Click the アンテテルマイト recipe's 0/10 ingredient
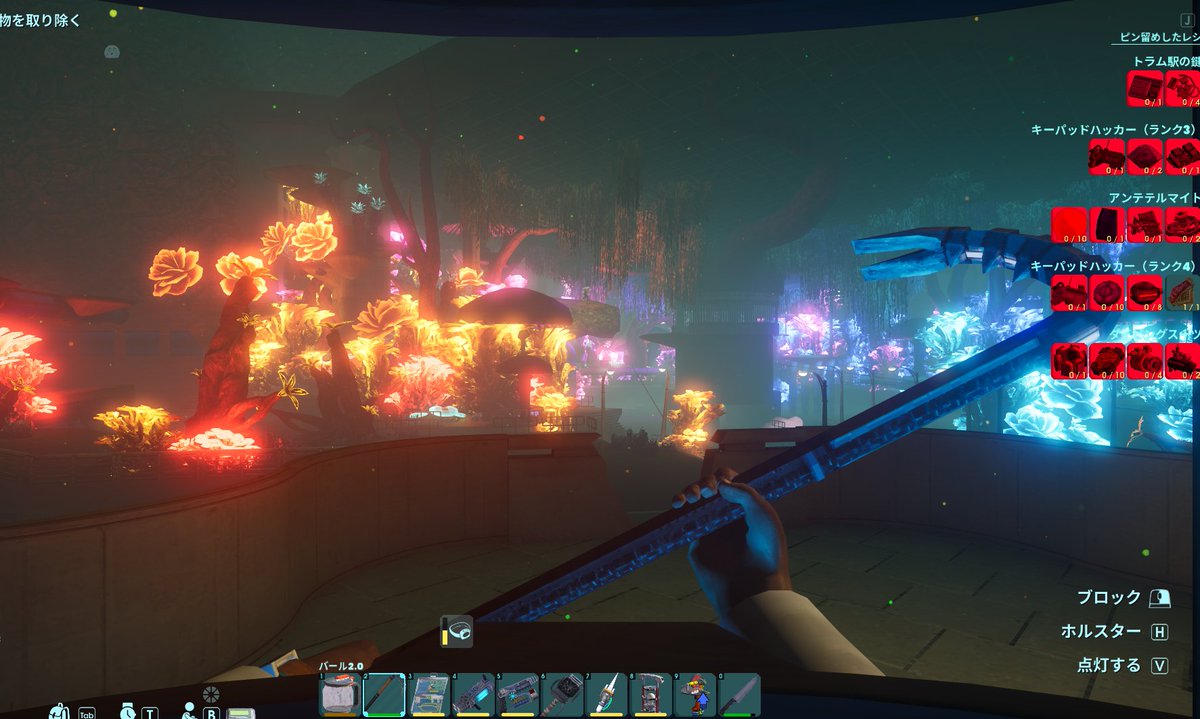 point(1069,225)
